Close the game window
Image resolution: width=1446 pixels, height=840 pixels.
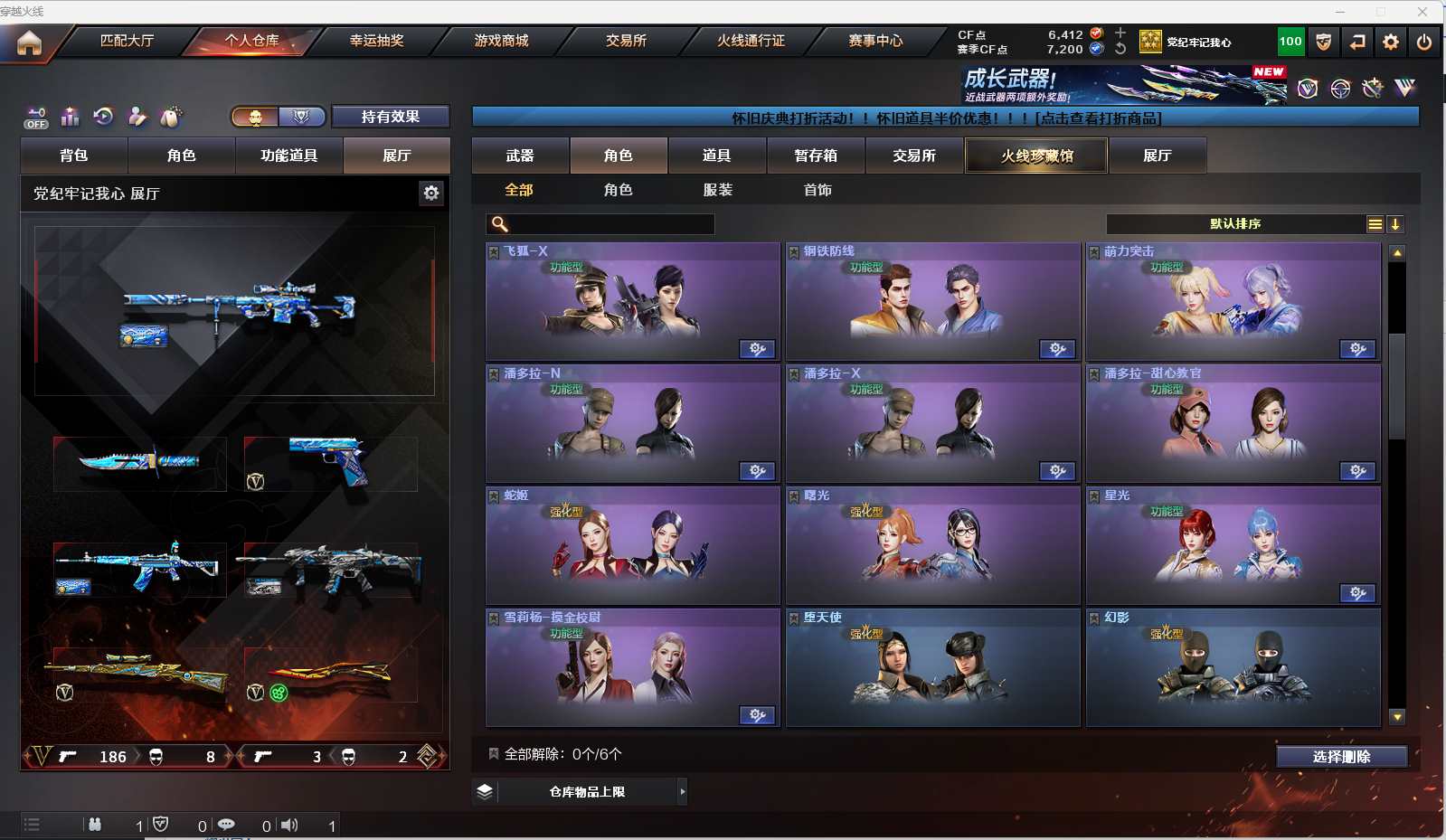1422,12
